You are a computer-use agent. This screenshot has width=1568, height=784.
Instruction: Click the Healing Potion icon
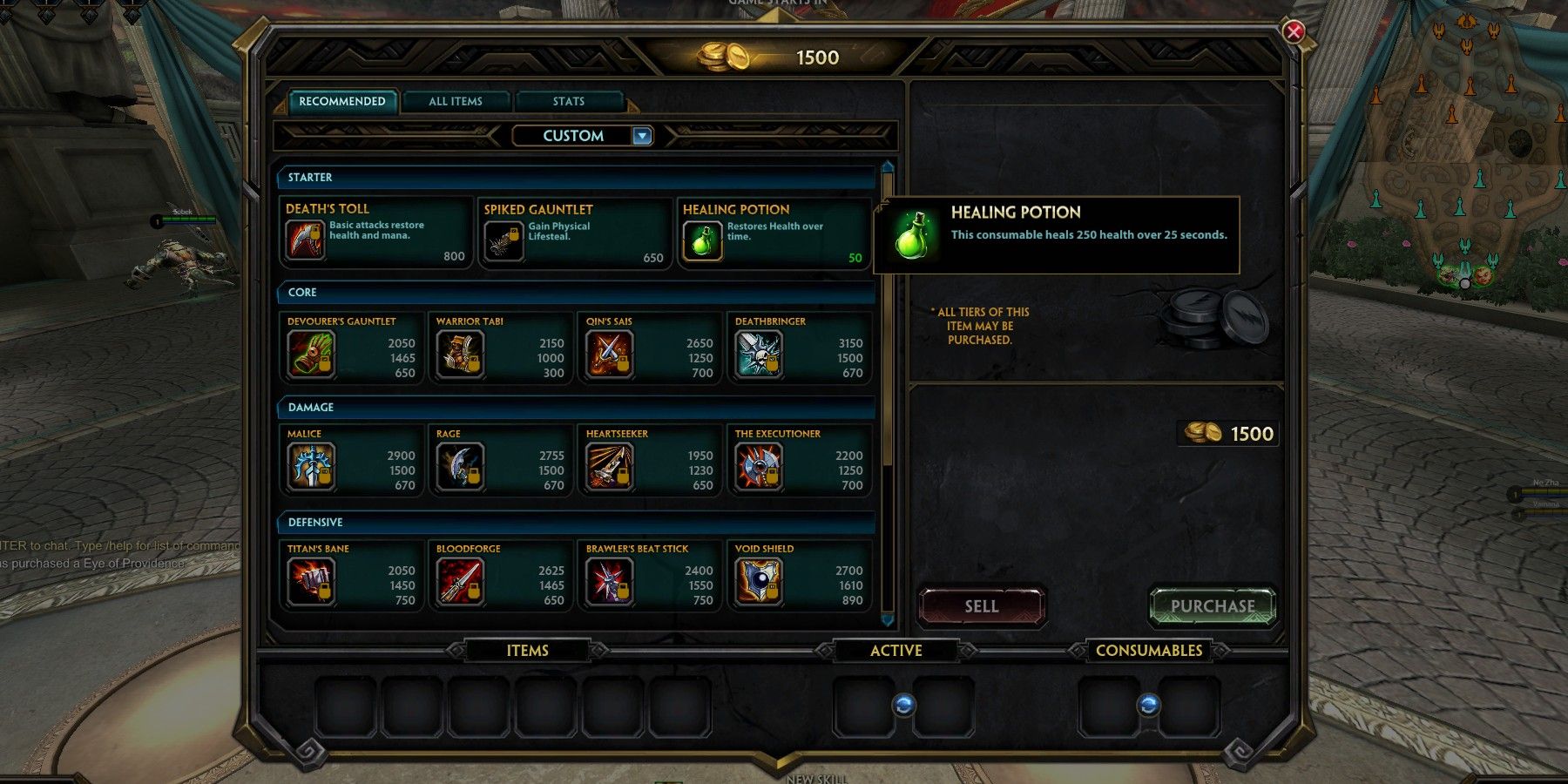[x=702, y=241]
